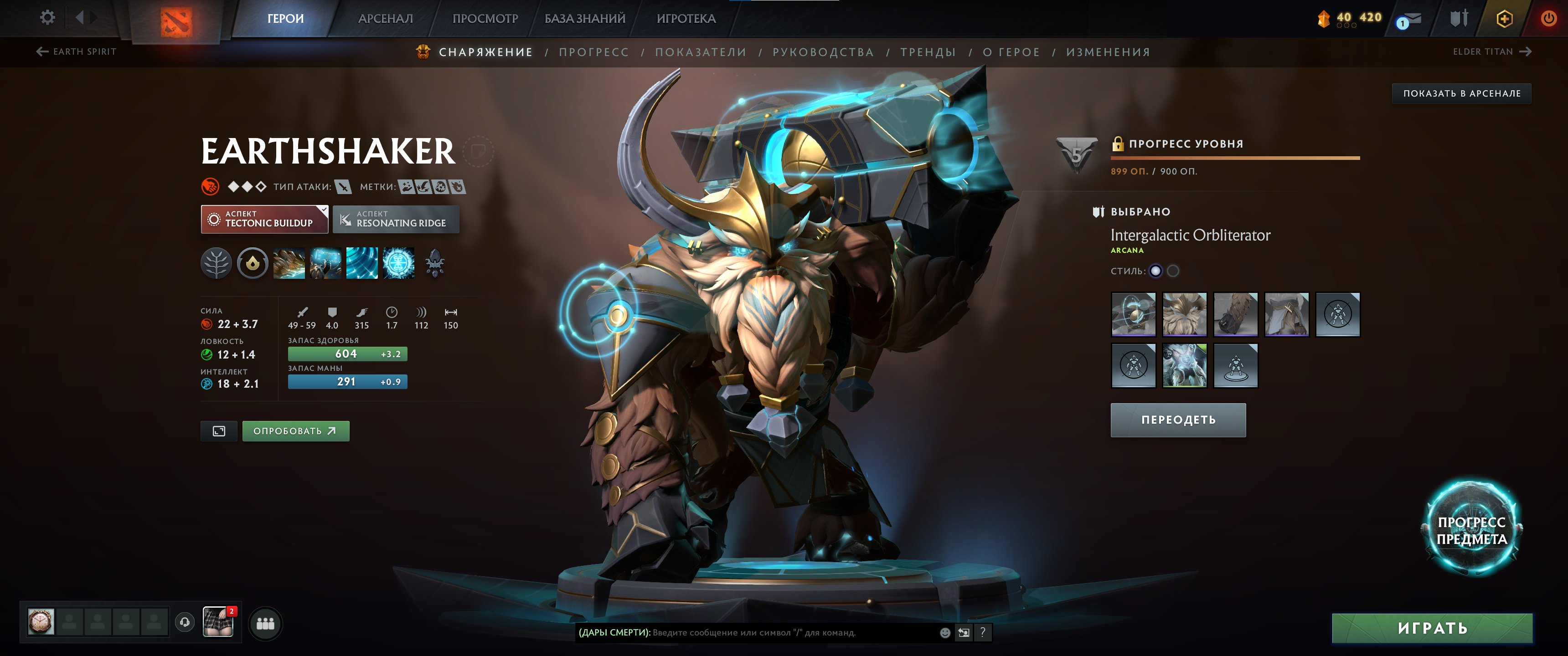Open the ПРОГРЕСС section of the hero page
Image resolution: width=1568 pixels, height=656 pixels.
pos(594,52)
